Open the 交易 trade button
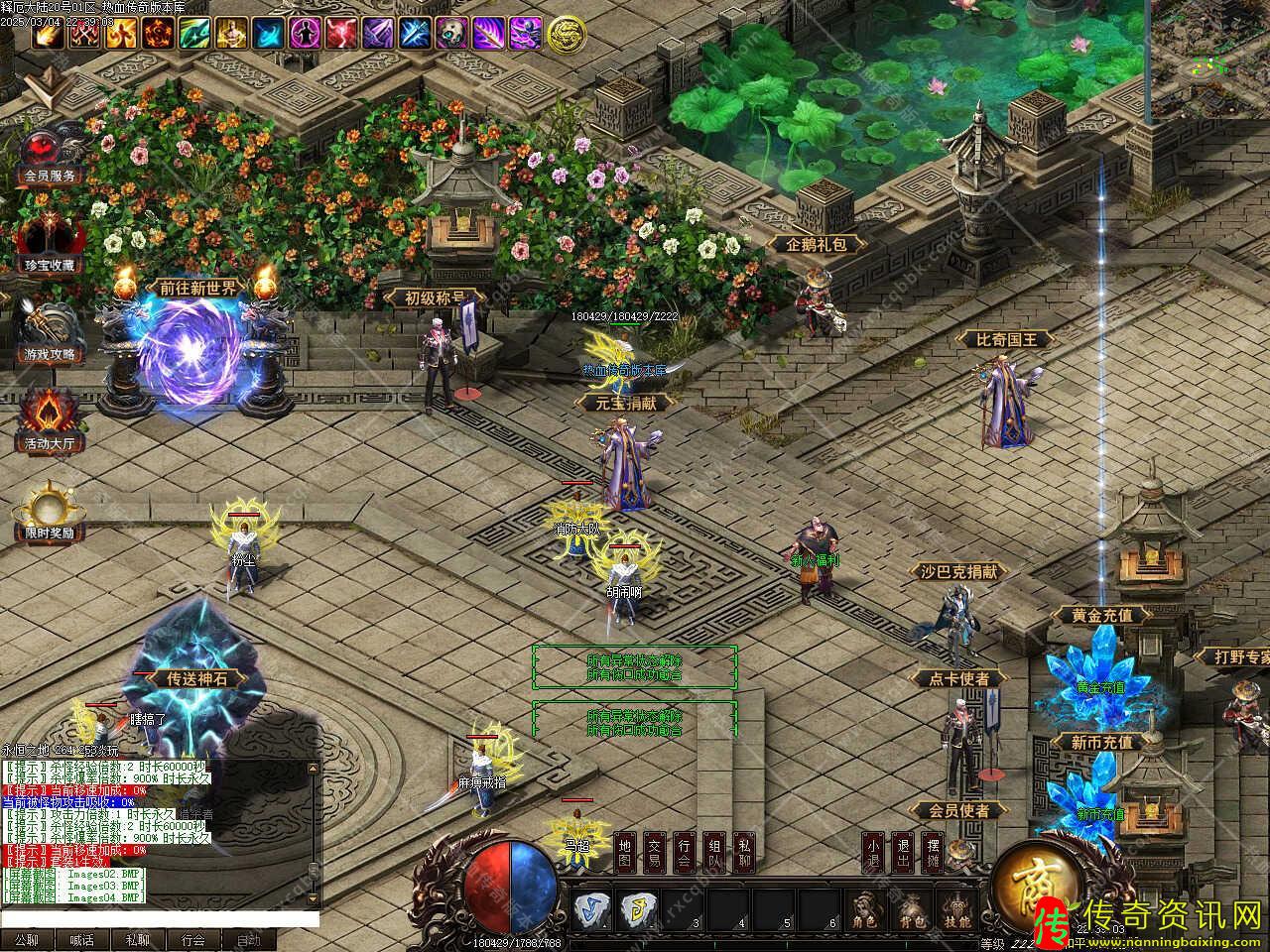1270x952 pixels. coord(654,853)
